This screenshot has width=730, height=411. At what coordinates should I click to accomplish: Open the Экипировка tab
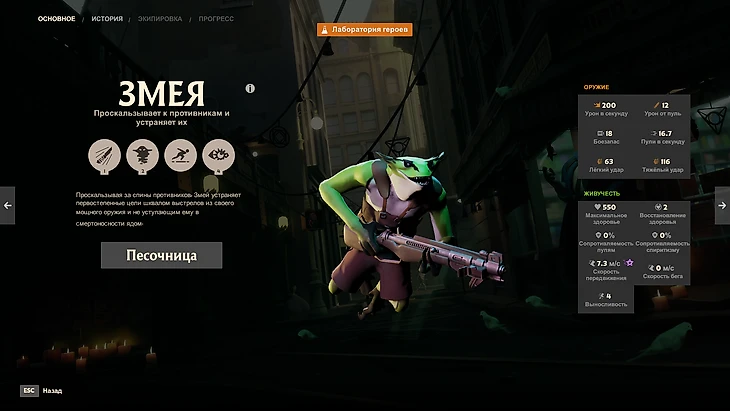161,19
